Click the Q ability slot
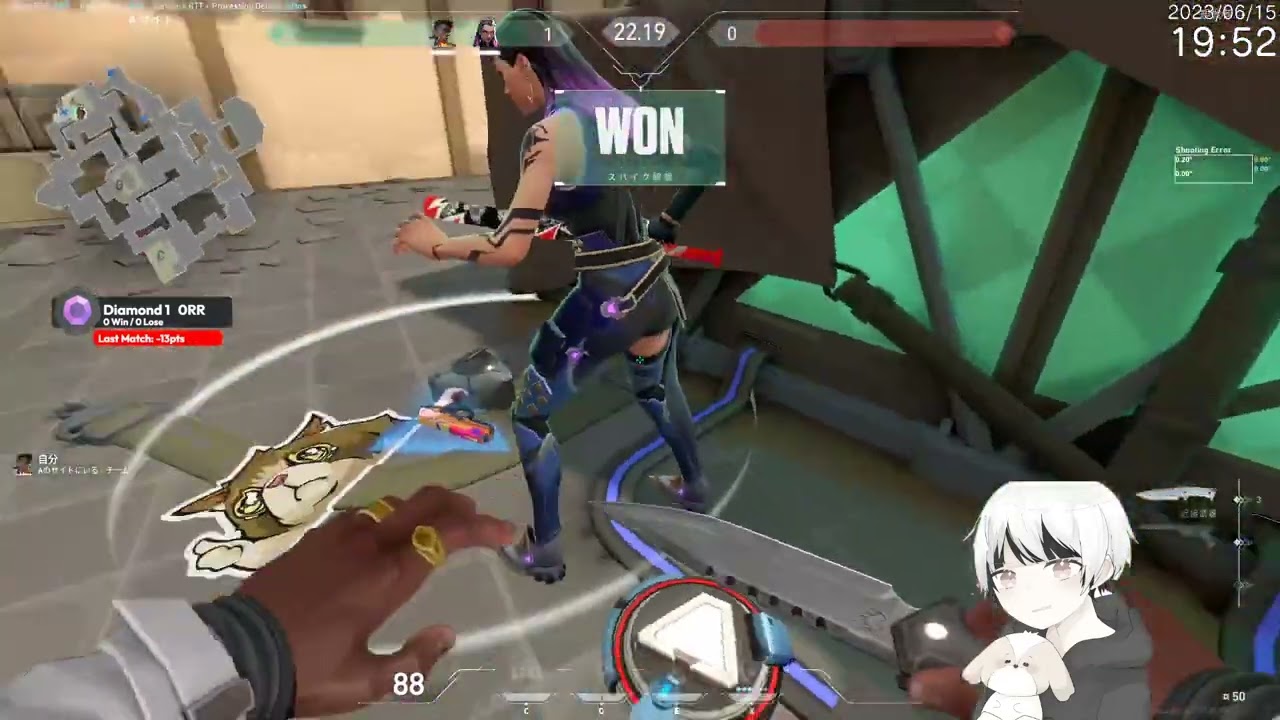Image resolution: width=1280 pixels, height=720 pixels. (600, 699)
